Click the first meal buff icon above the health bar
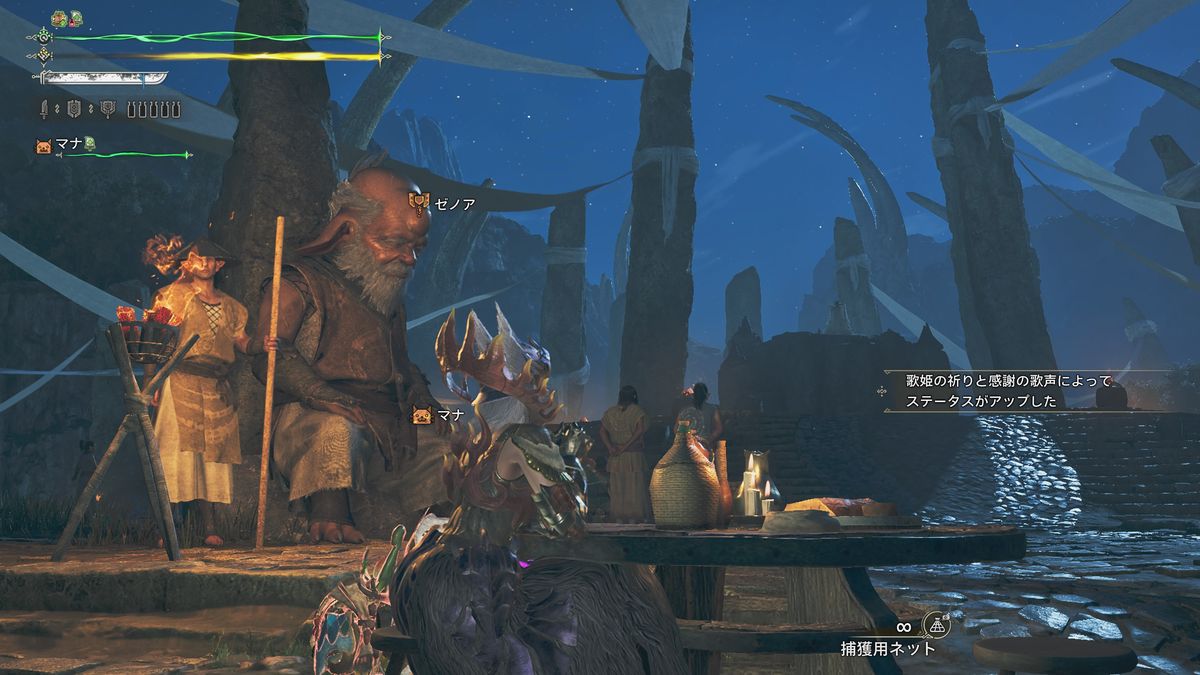1200x675 pixels. [59, 18]
